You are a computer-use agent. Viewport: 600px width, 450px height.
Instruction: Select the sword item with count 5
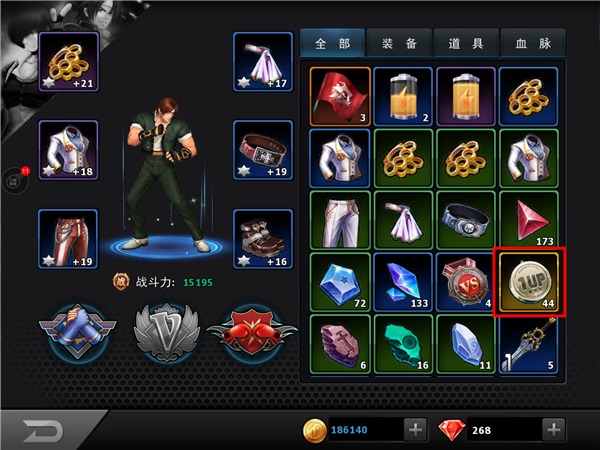pos(528,343)
